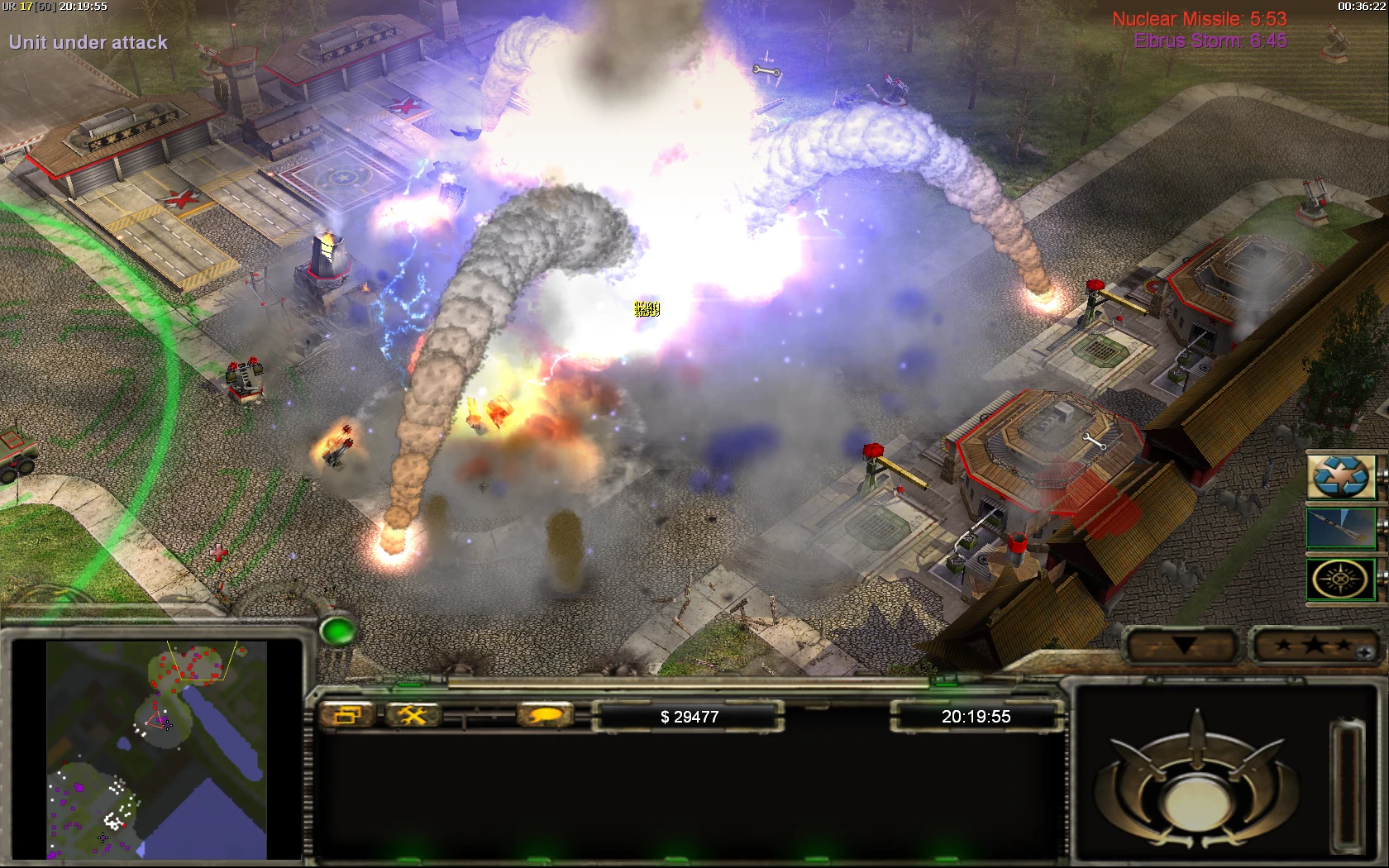Click the green beacon button beside minimap
Image resolution: width=1389 pixels, height=868 pixels.
(x=337, y=632)
